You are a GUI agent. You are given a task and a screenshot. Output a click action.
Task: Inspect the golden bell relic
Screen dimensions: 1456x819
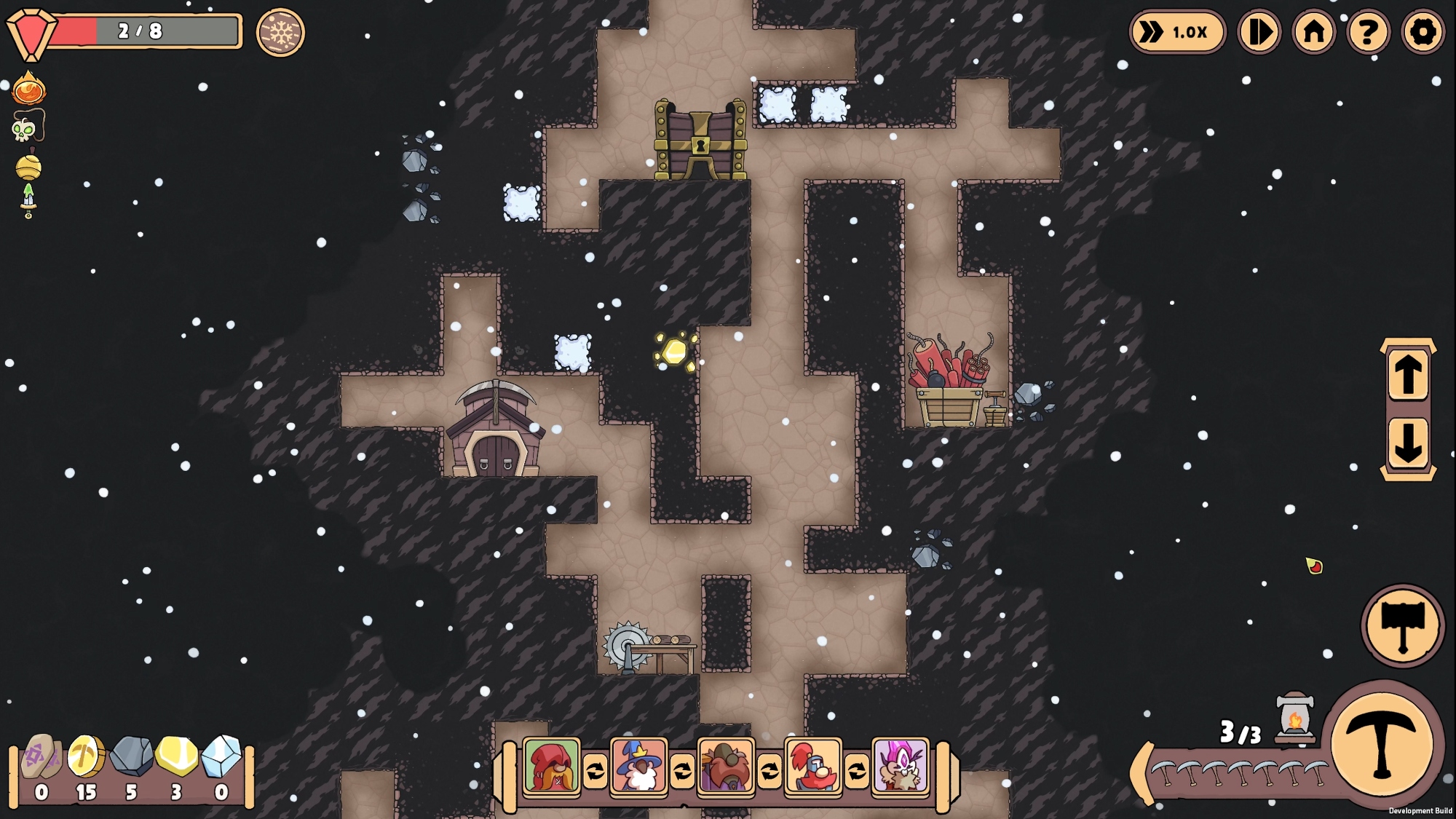click(x=29, y=166)
